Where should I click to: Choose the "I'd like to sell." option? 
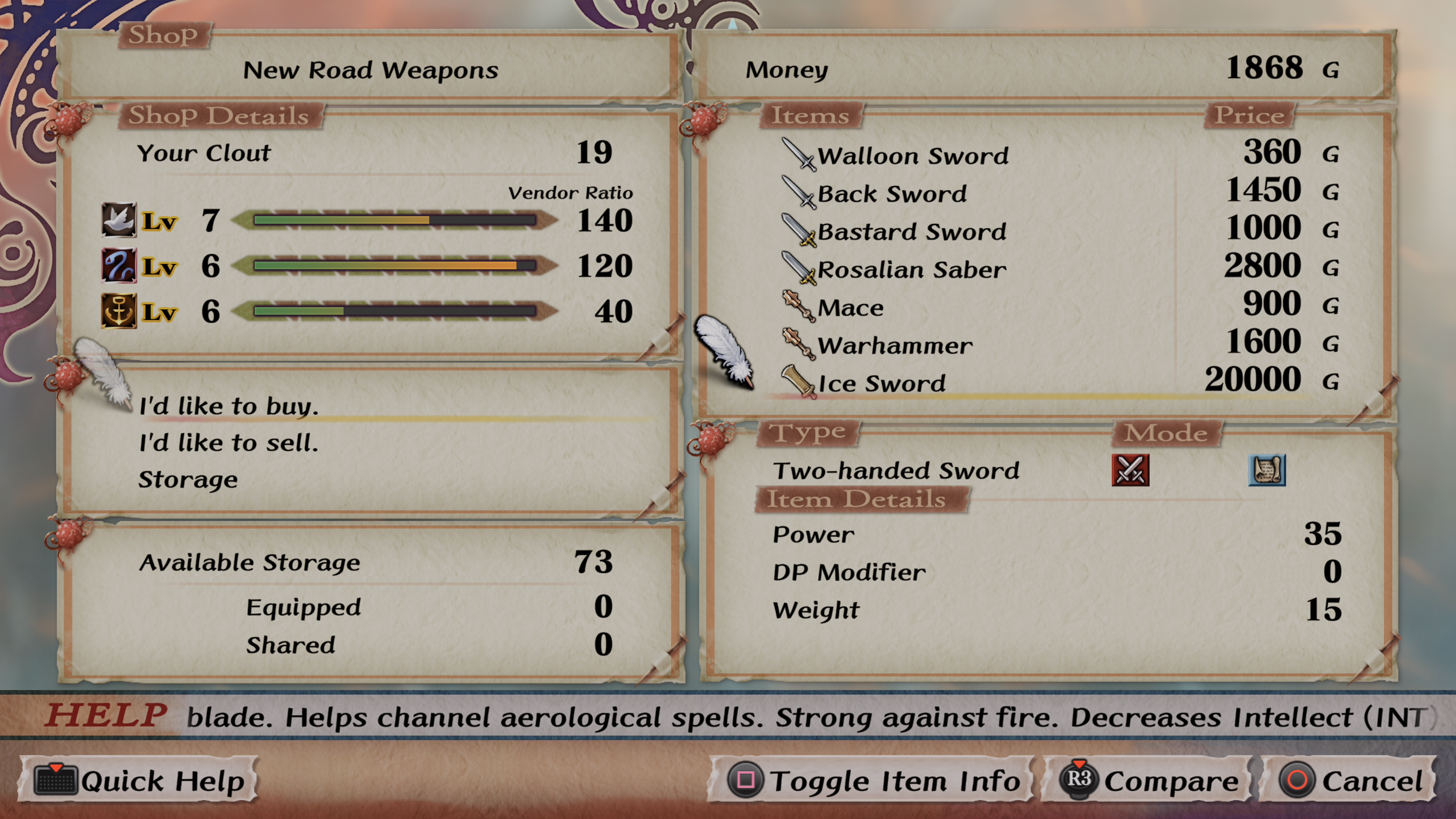pyautogui.click(x=229, y=442)
